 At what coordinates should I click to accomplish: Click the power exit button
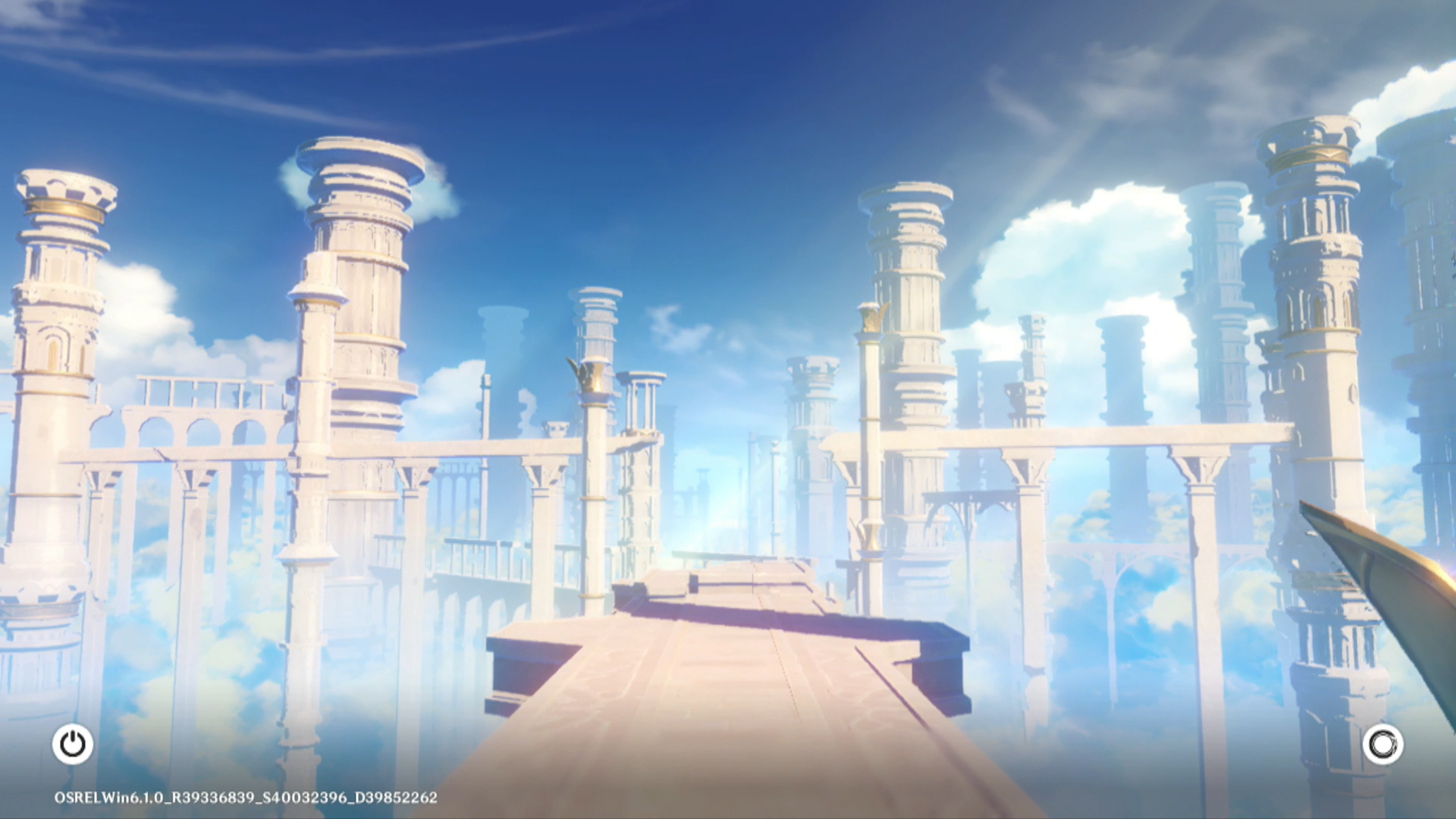coord(73,744)
